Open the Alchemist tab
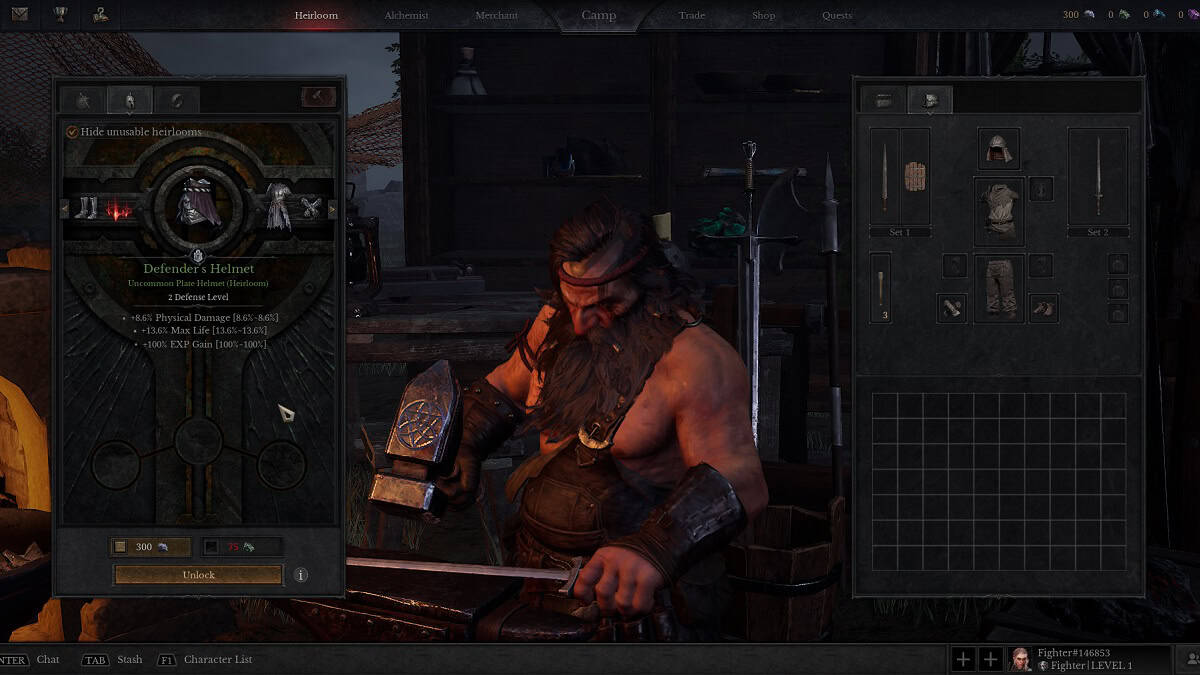This screenshot has width=1200, height=675. tap(406, 16)
